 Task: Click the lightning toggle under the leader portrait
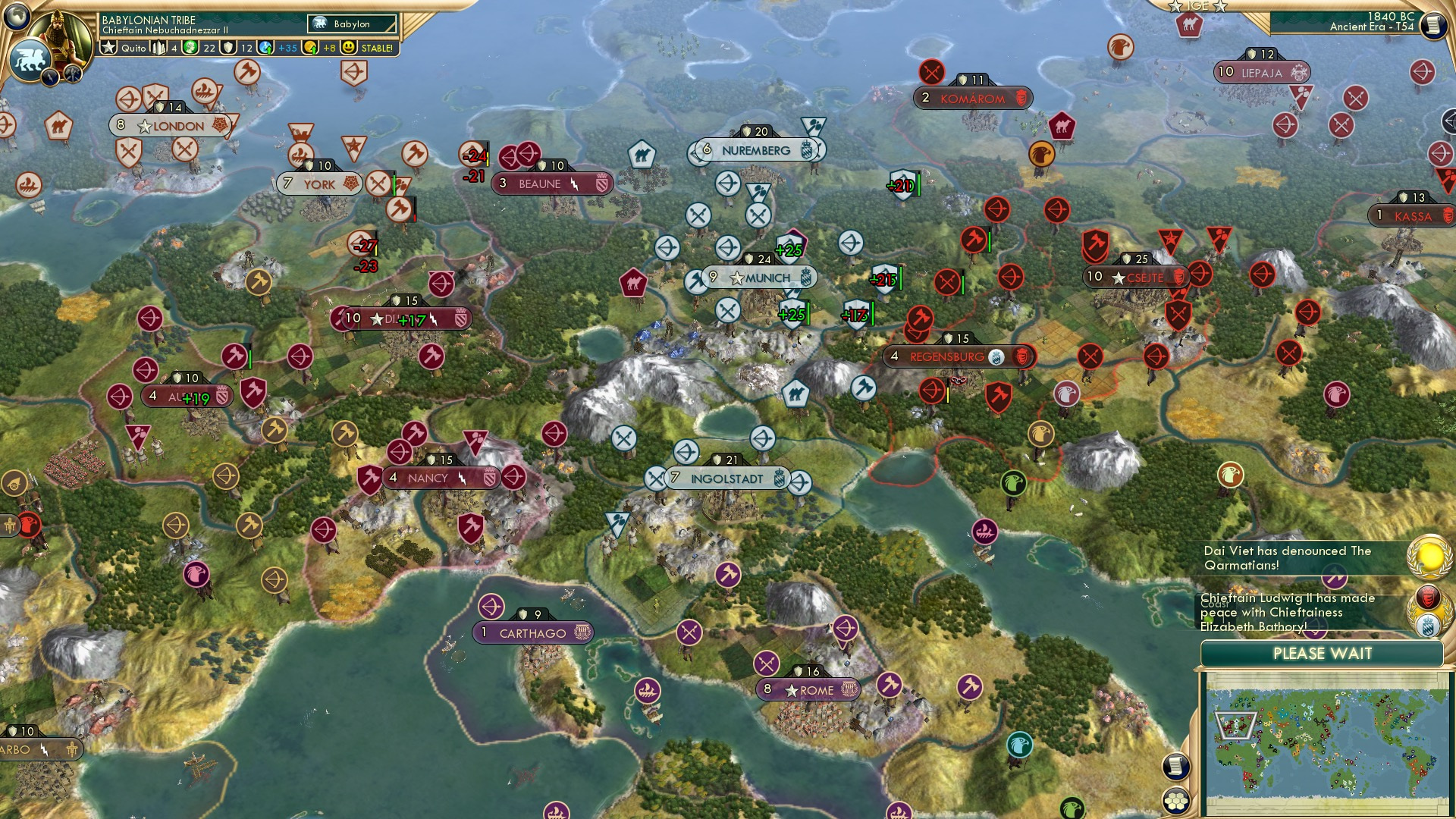point(51,75)
